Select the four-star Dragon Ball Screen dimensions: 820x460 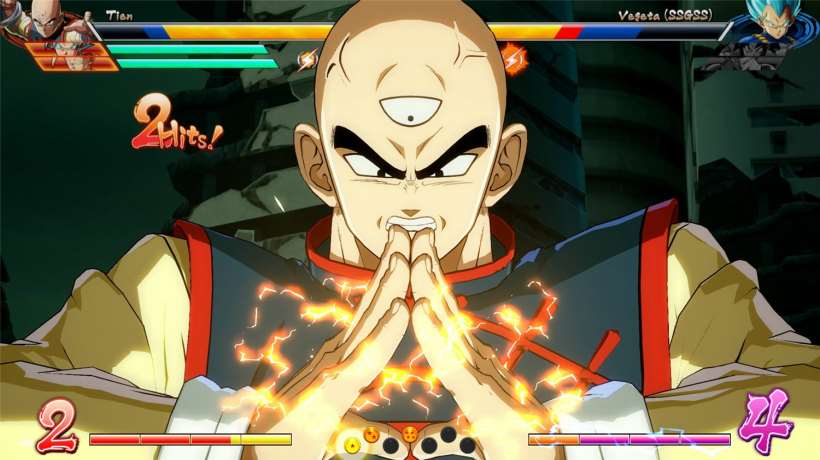point(410,435)
